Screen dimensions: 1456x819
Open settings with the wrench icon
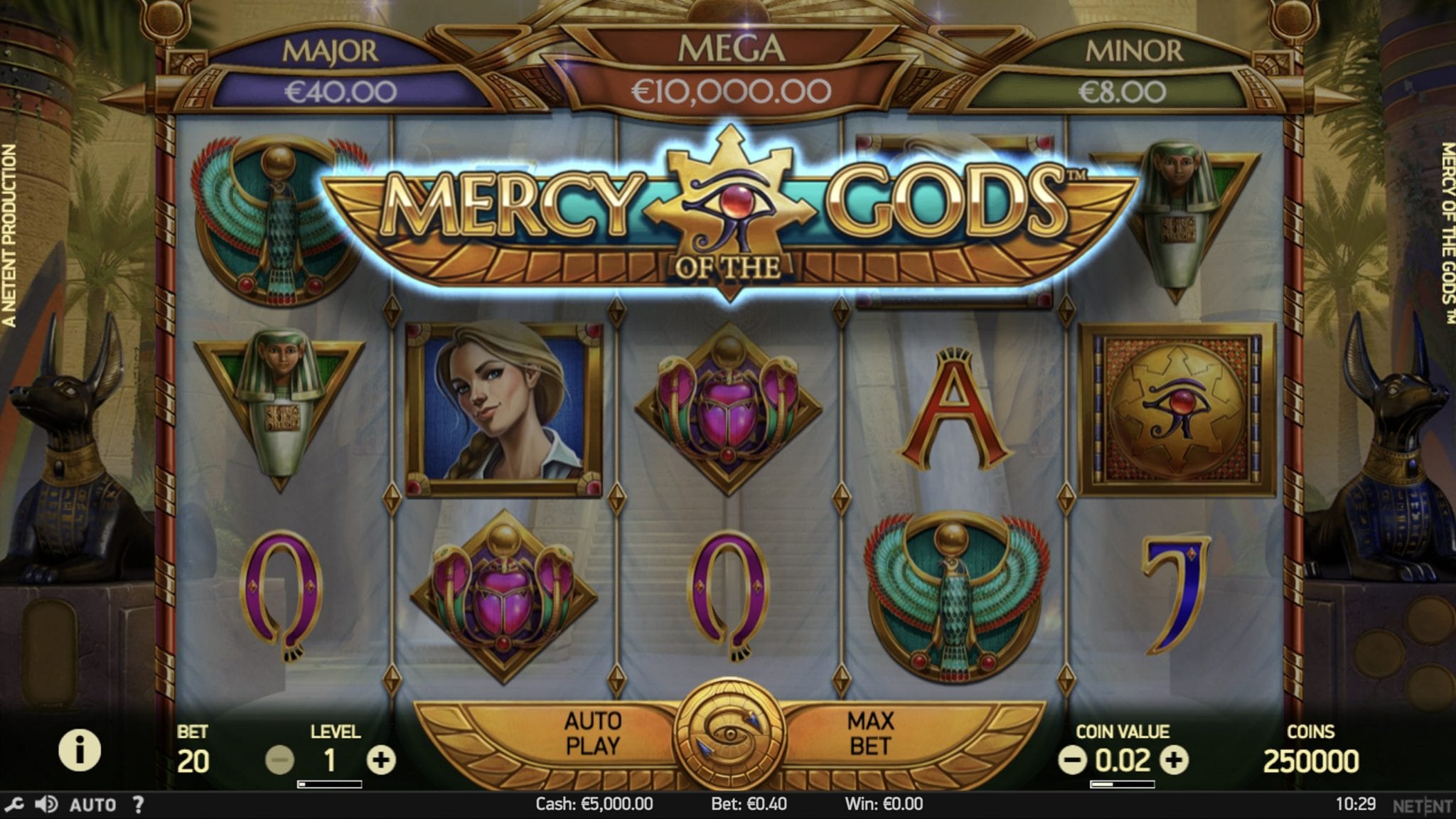14,805
